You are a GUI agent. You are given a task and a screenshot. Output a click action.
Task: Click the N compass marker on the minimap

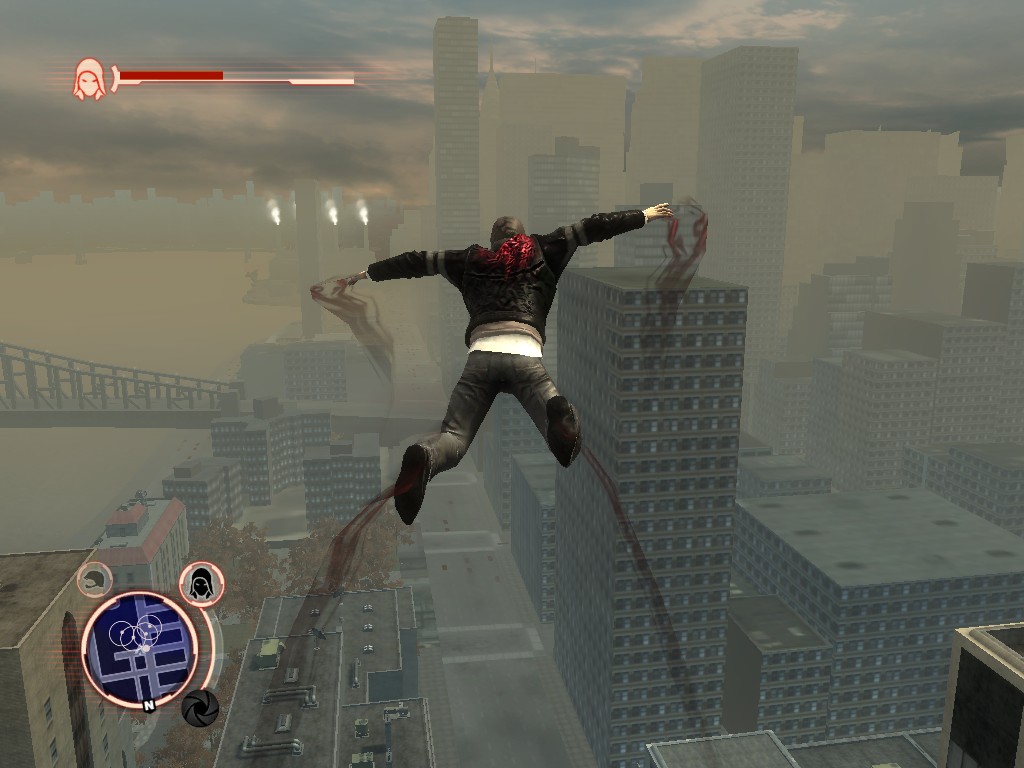[148, 704]
